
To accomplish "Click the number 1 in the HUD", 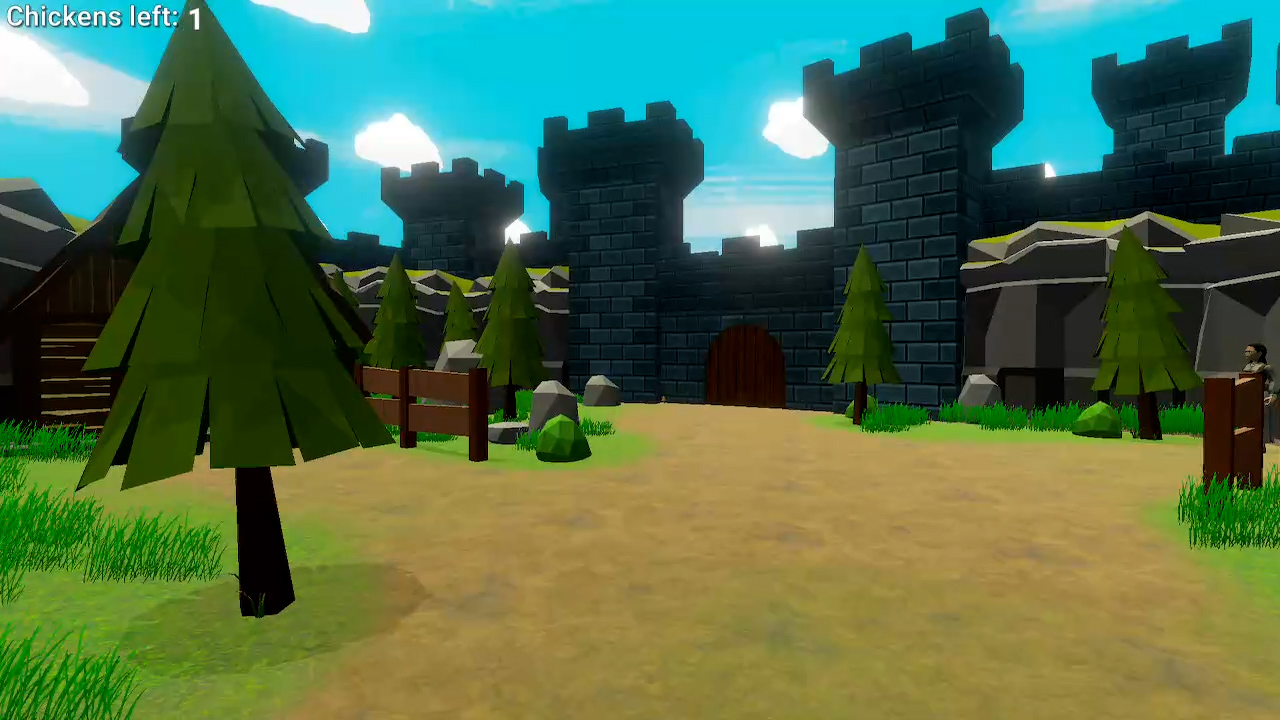I will [x=193, y=17].
